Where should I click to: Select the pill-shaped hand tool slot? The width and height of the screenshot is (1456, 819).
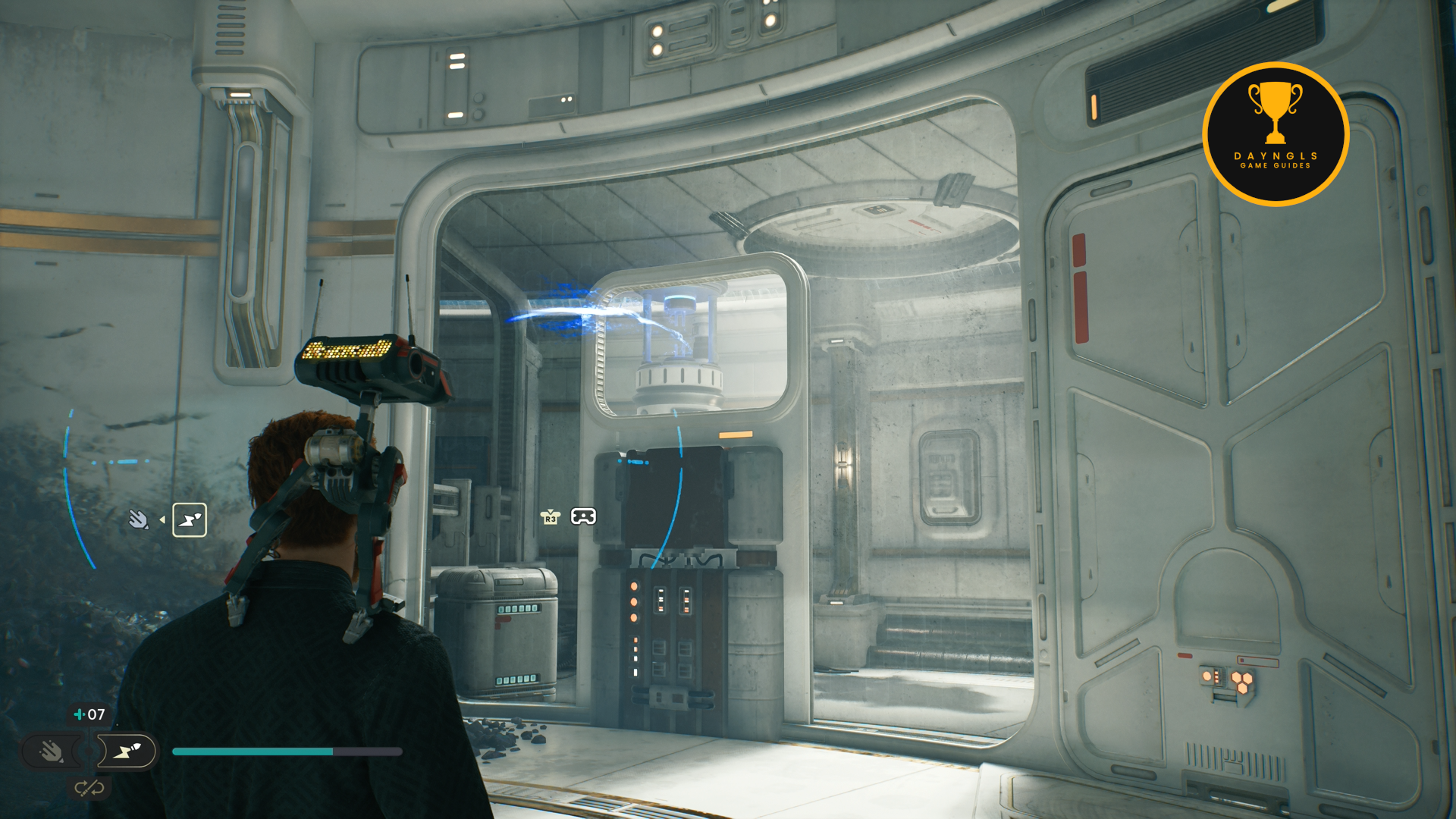(52, 752)
